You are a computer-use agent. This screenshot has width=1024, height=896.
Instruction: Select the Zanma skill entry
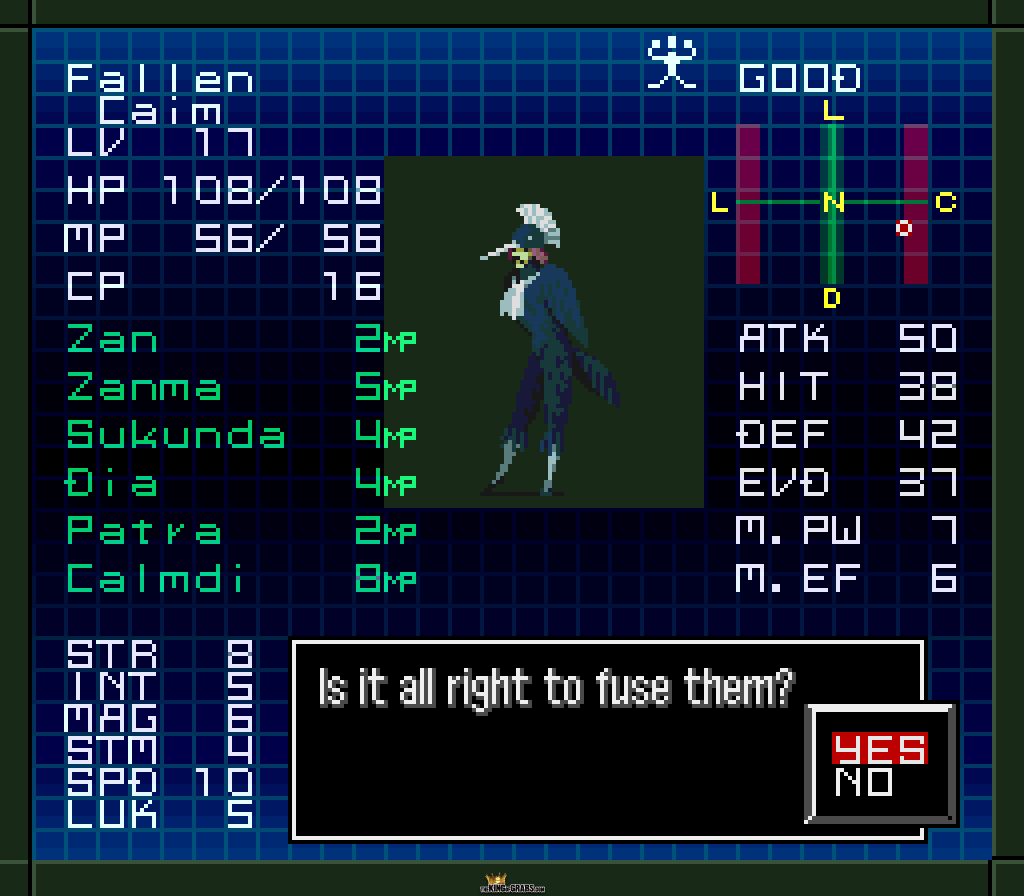click(x=144, y=387)
